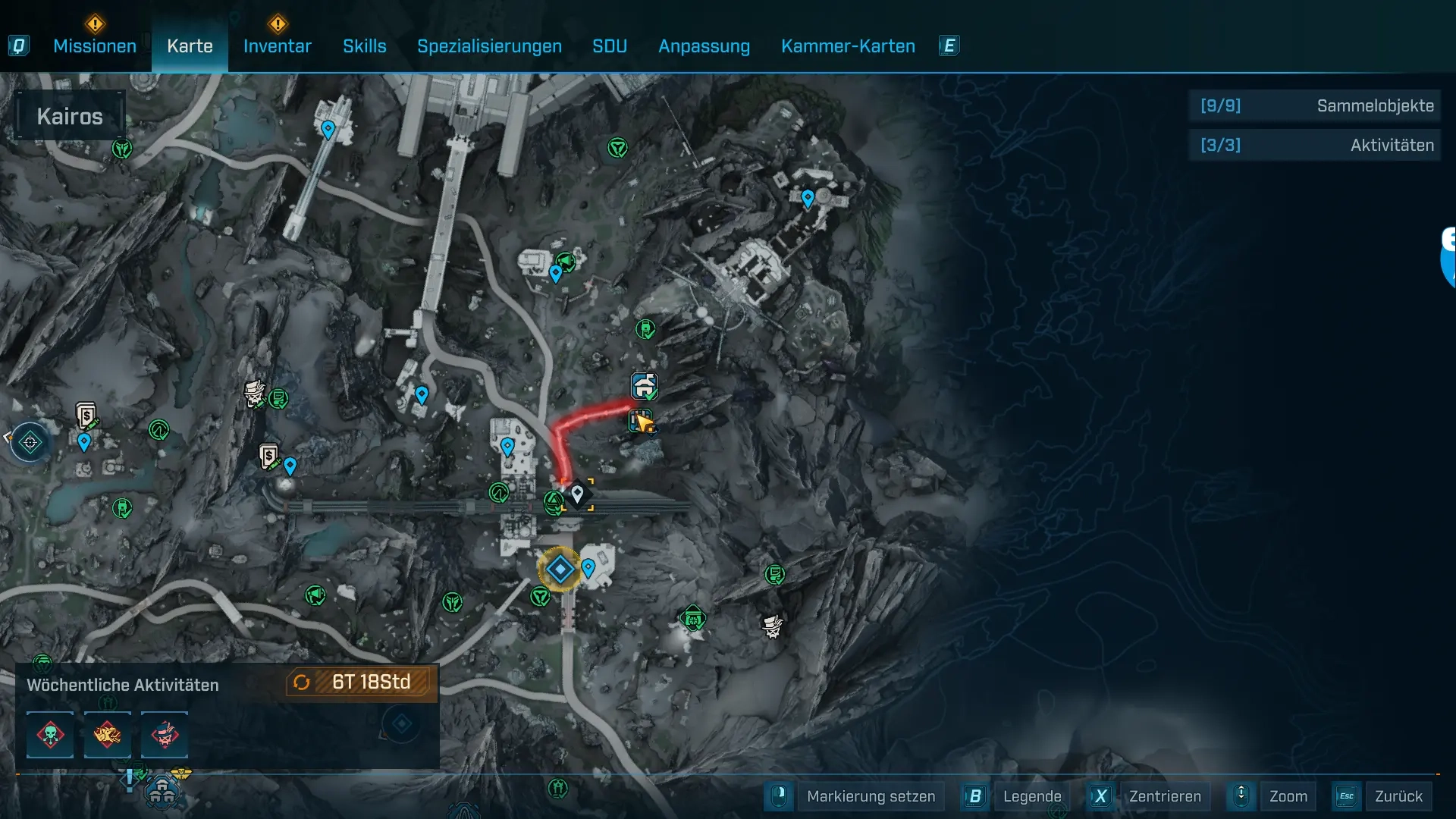Screen dimensions: 1456x819
Task: Open the Missionen tab
Action: coord(95,46)
